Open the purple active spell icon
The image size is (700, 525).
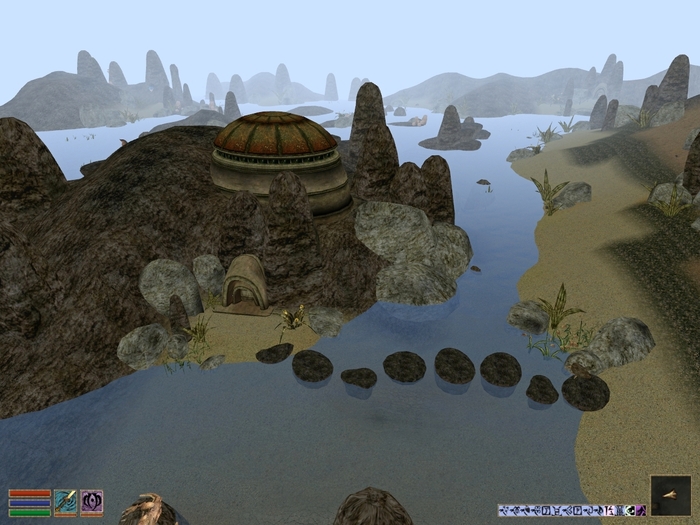[x=92, y=501]
